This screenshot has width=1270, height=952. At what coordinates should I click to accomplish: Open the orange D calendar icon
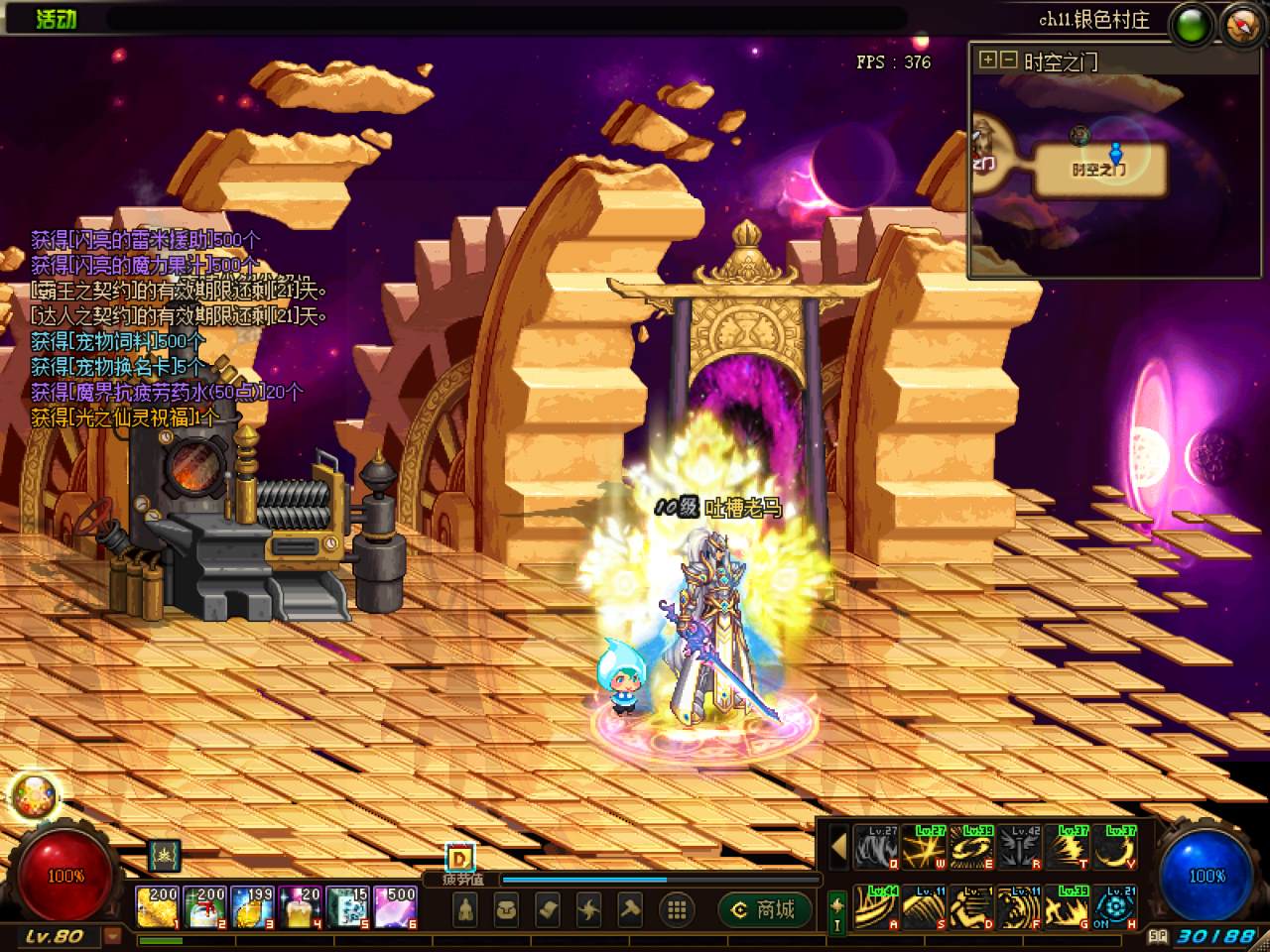click(x=459, y=859)
